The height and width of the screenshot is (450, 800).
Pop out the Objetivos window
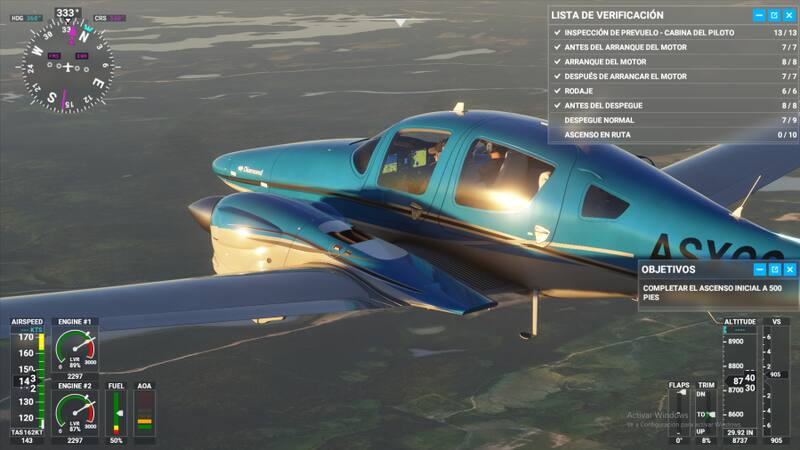point(774,269)
